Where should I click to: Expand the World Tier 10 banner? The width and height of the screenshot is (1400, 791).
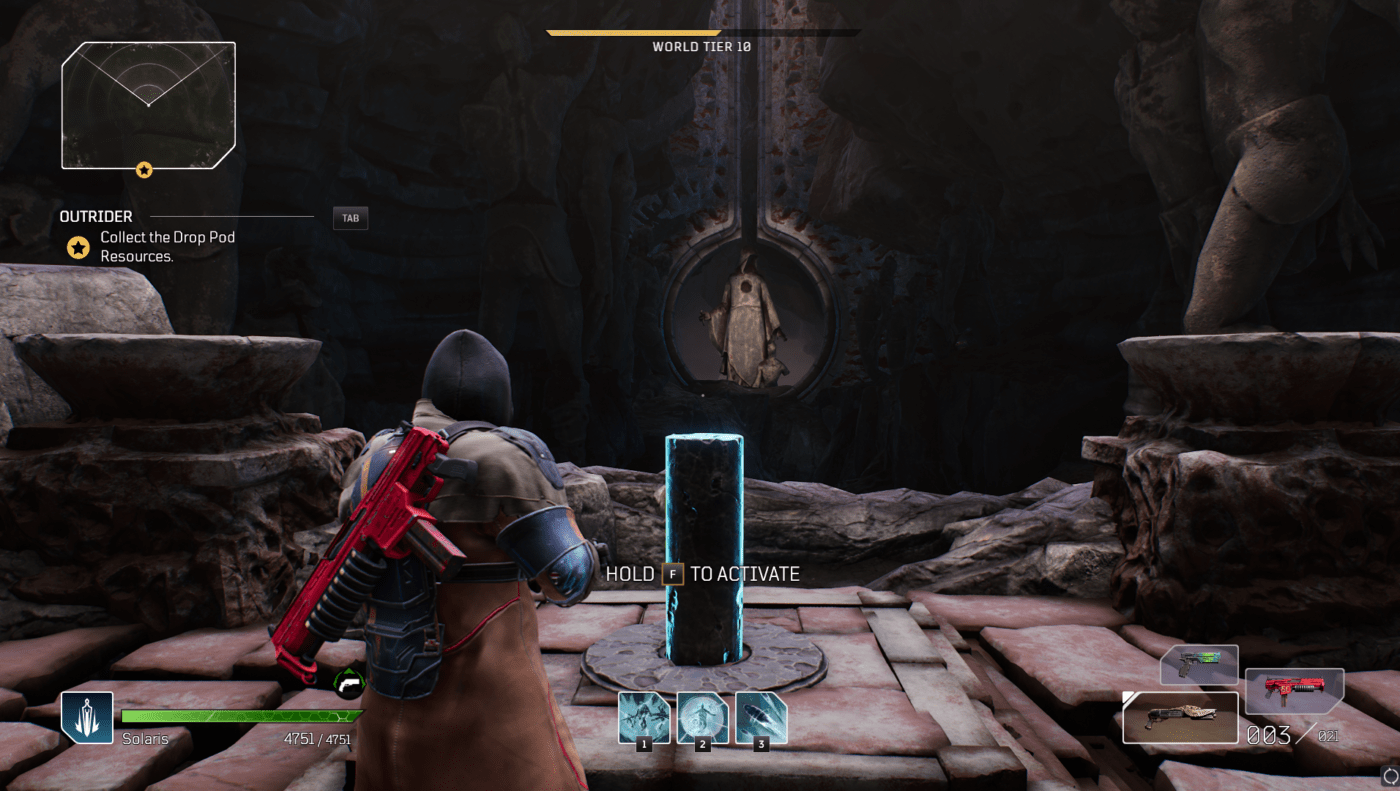coord(701,31)
